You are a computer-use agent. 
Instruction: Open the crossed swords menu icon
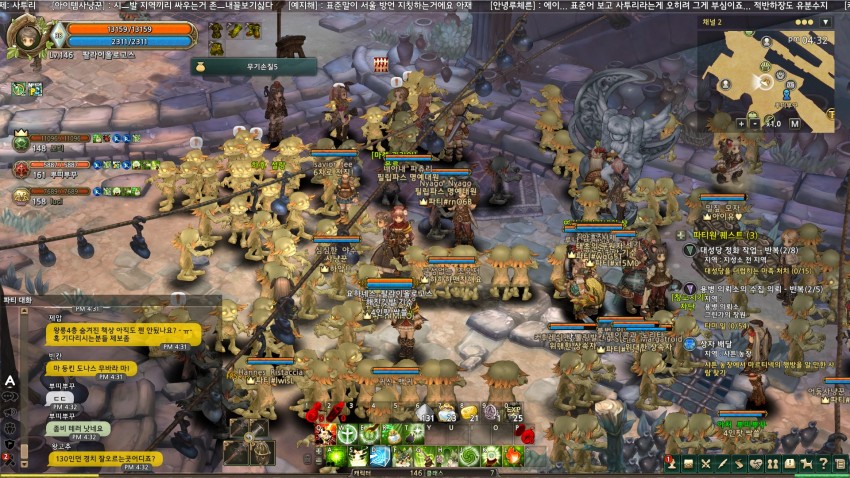coord(705,464)
